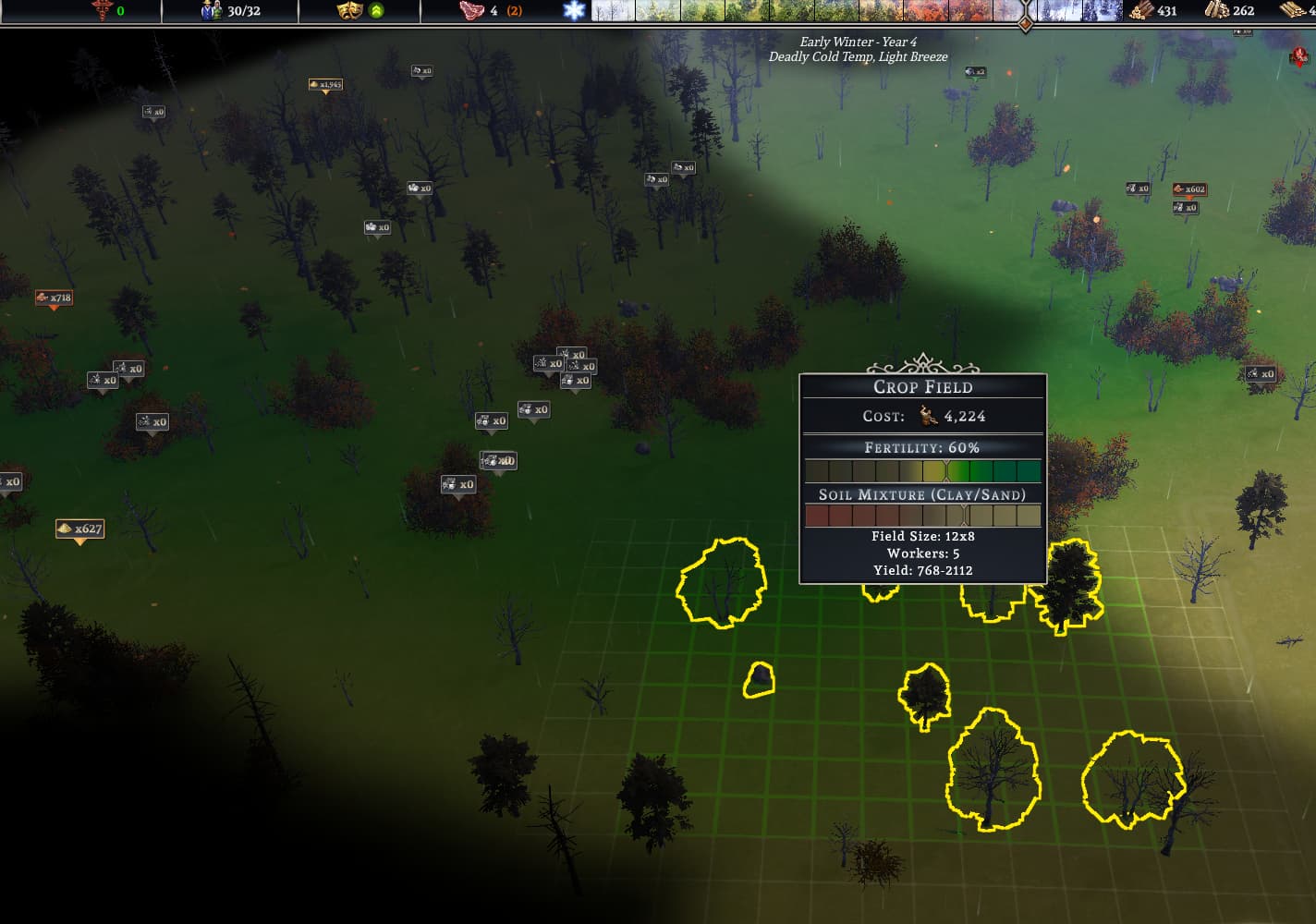Viewport: 1316px width, 924px height.
Task: Select the planks resource icon showing 262
Action: point(1216,11)
